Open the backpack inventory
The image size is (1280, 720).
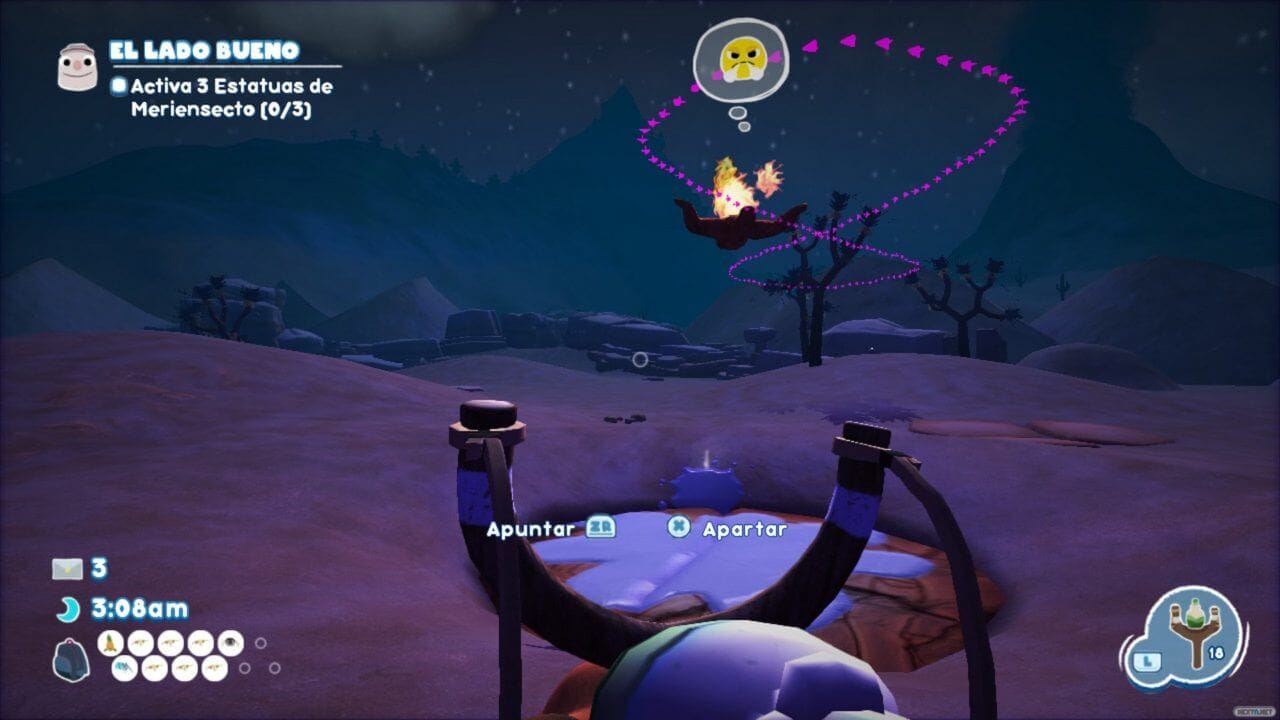point(70,661)
